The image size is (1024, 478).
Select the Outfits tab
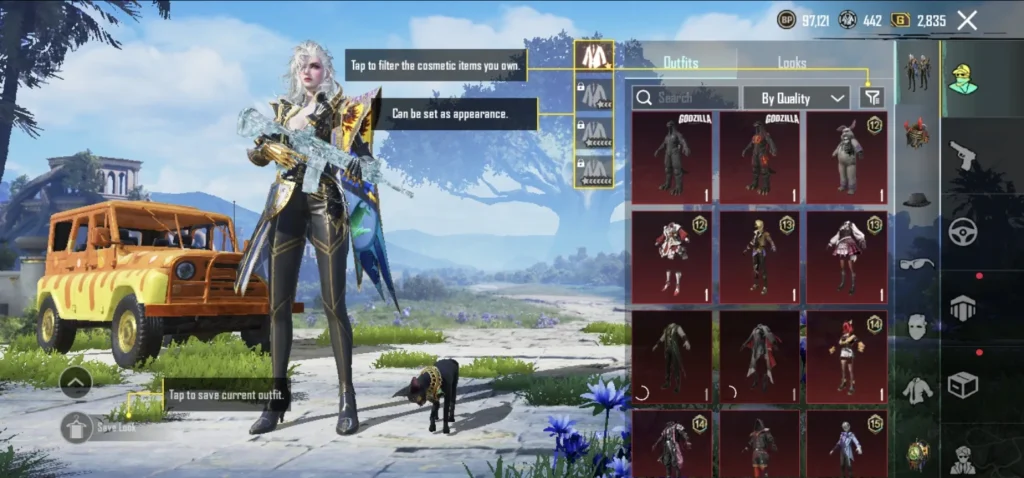point(681,63)
